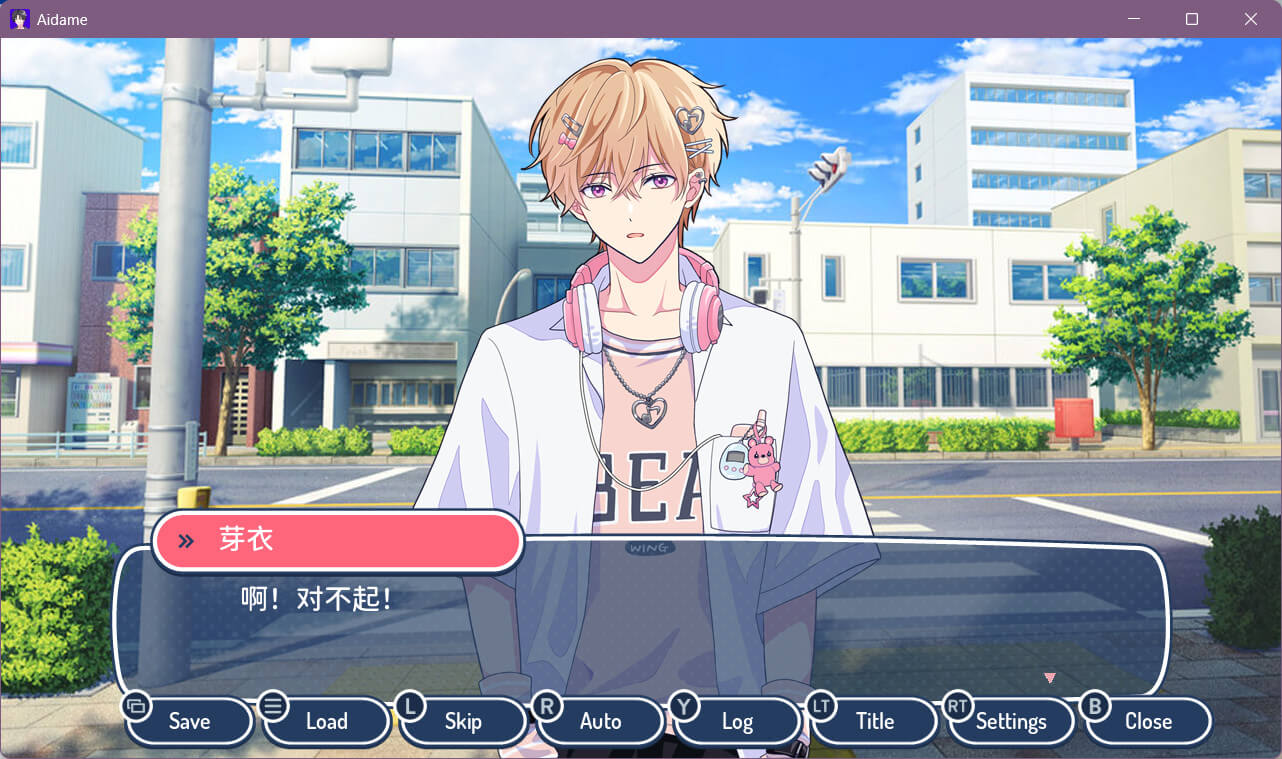Activate Skip mode
This screenshot has width=1282, height=759.
[463, 721]
